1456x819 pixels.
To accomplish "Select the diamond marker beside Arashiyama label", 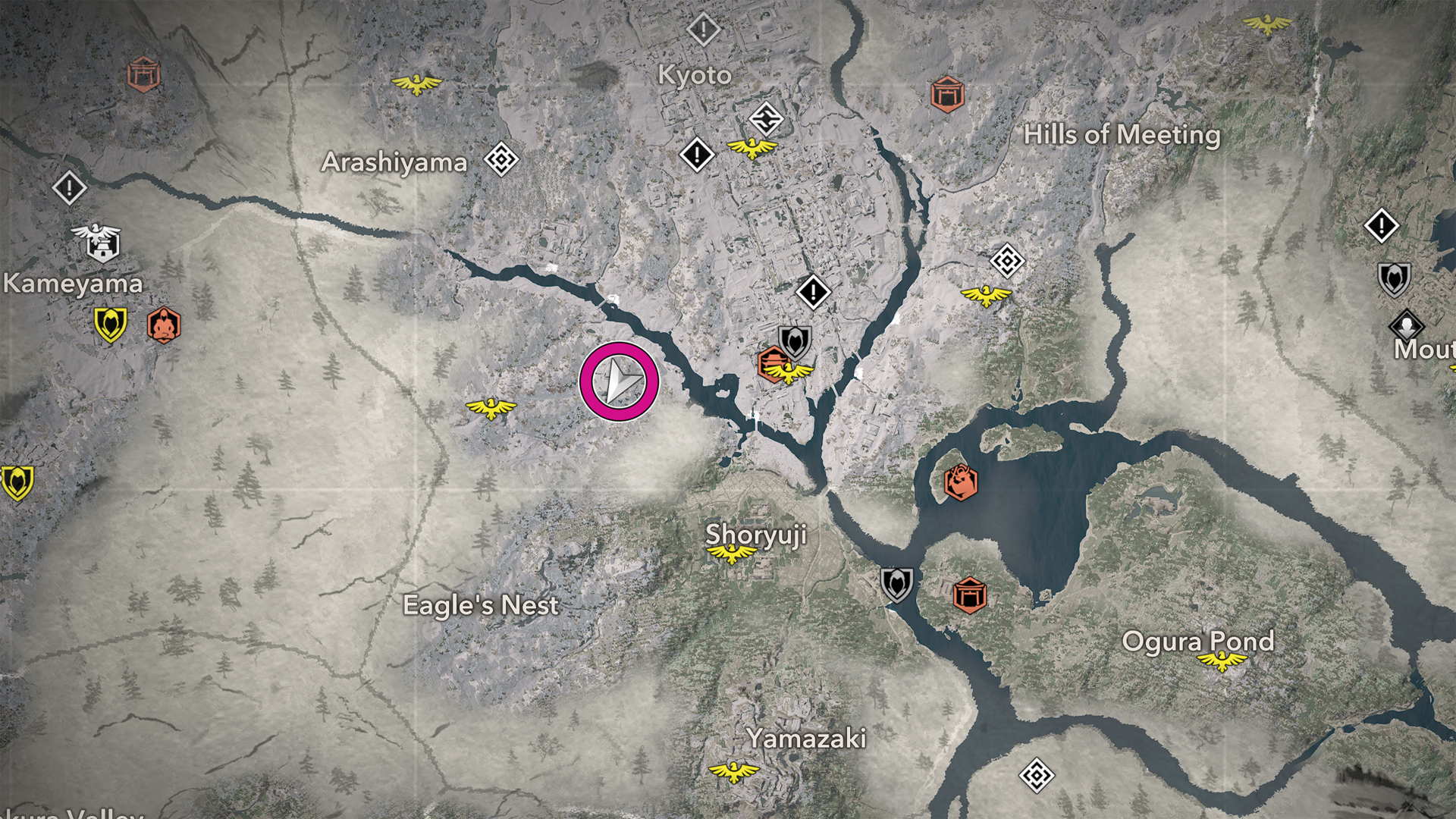I will 501,159.
